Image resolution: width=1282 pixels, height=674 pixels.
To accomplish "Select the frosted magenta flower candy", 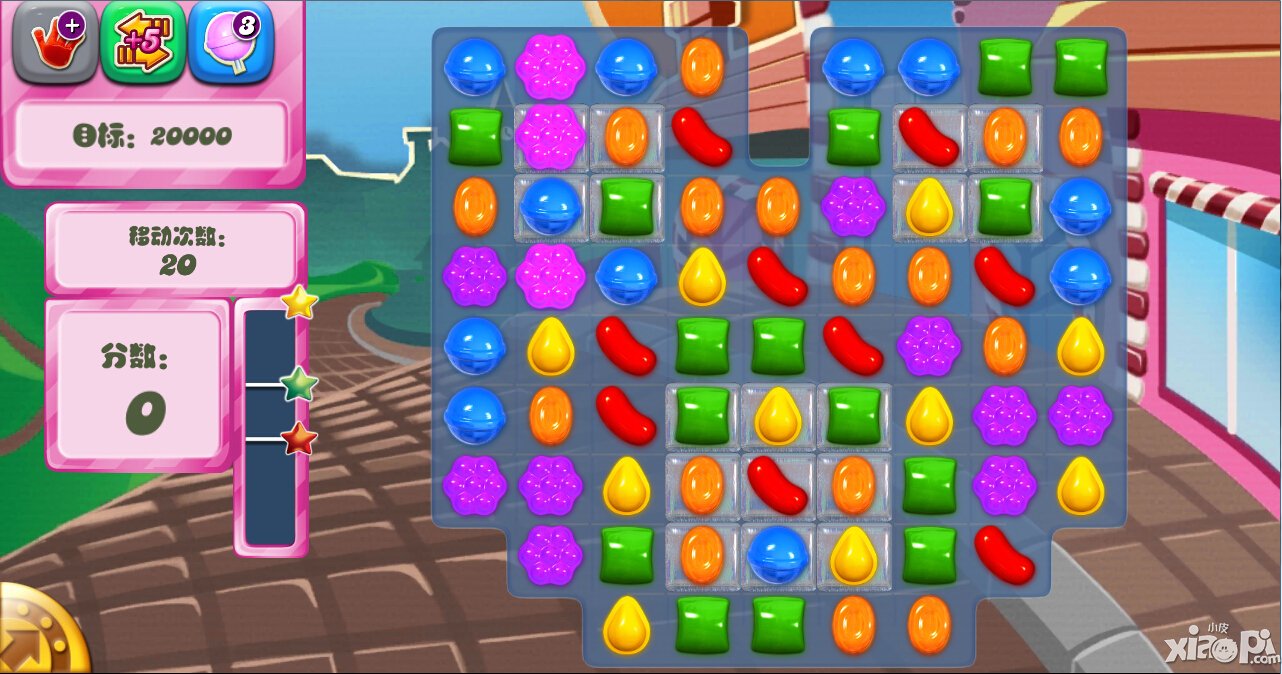I will pos(550,136).
